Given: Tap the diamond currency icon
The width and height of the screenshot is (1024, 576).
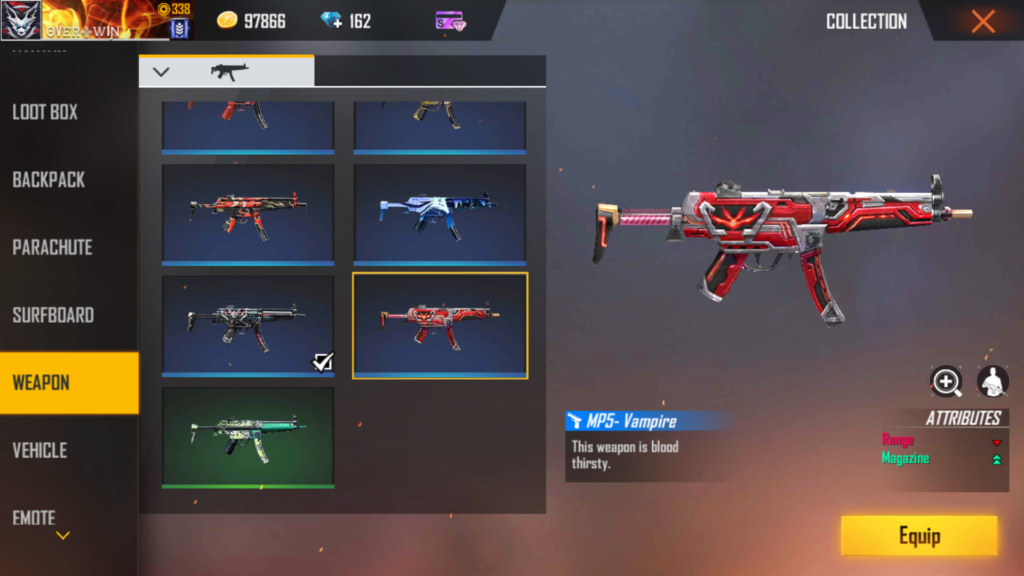Looking at the screenshot, I should tap(331, 21).
